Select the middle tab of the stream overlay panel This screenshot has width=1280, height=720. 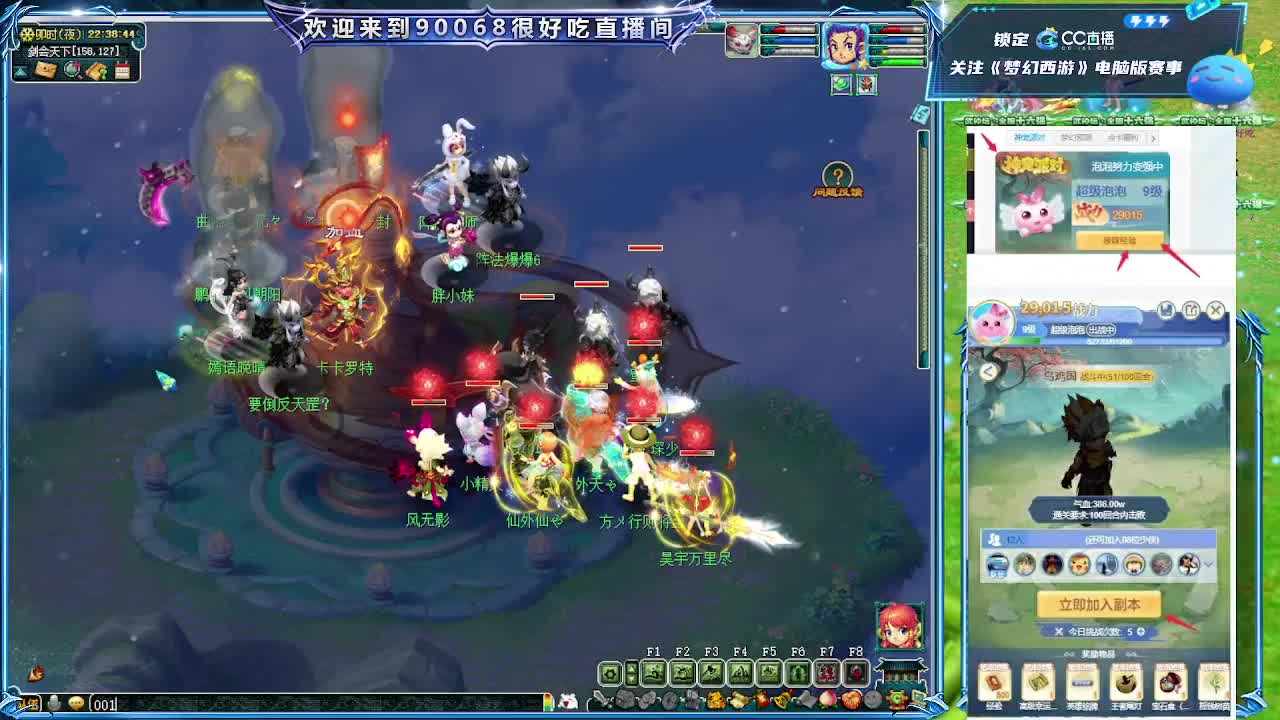coord(1076,138)
